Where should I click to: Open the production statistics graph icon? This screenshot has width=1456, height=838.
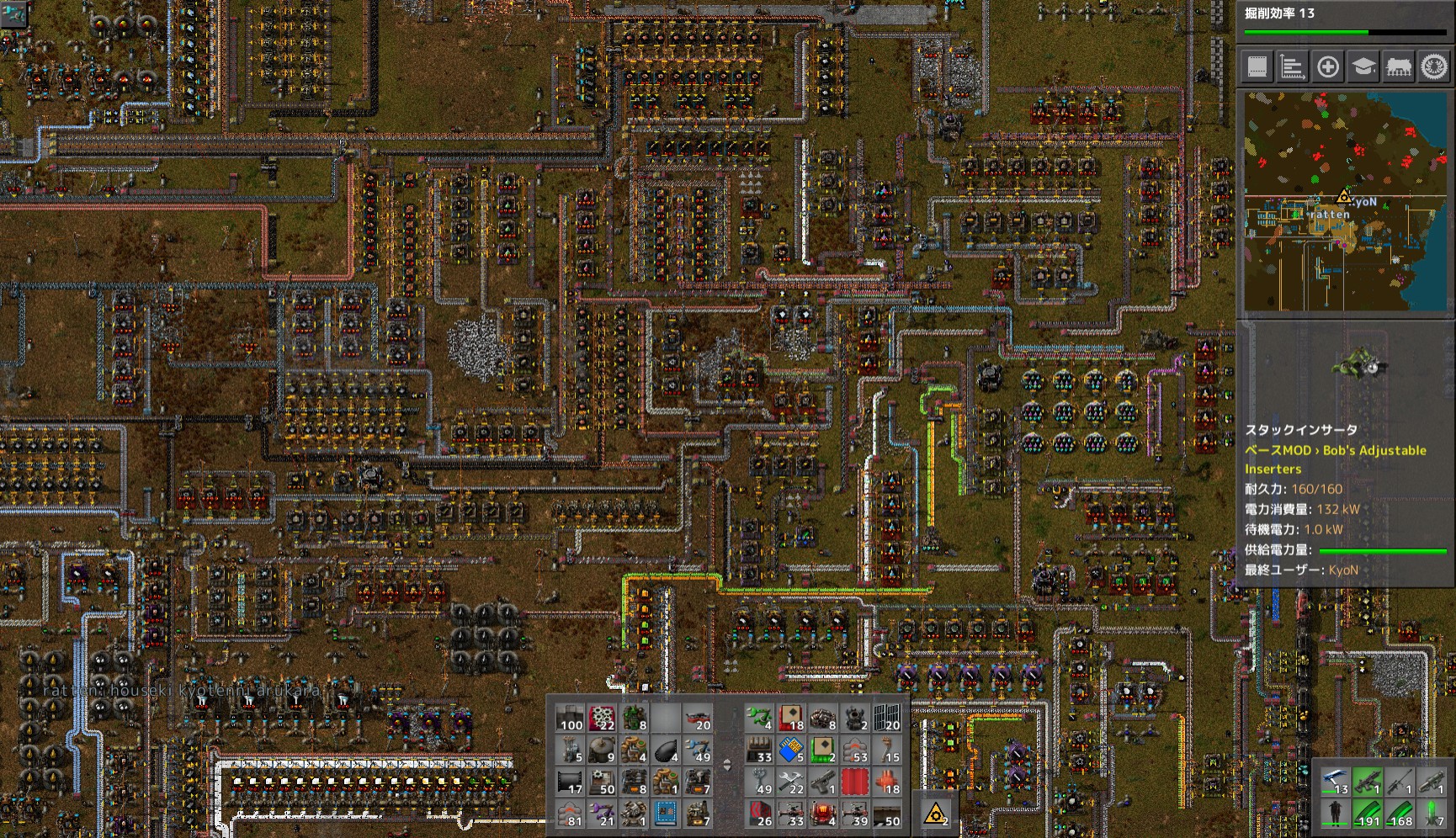point(1292,67)
